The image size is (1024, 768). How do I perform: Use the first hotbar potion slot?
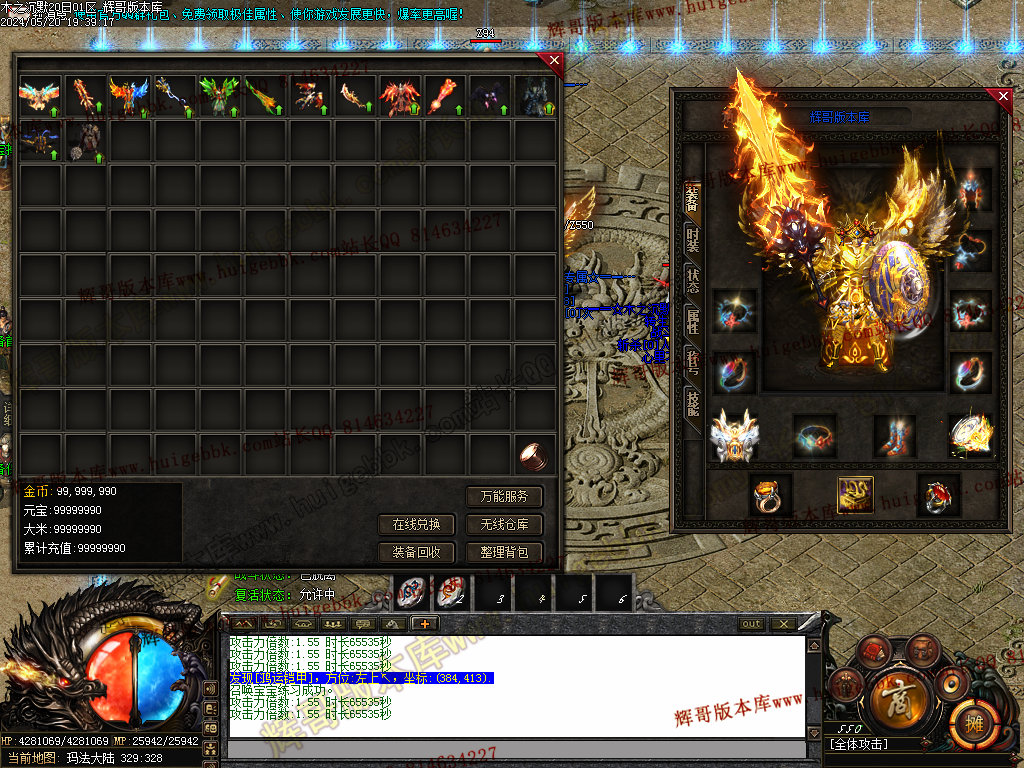412,593
